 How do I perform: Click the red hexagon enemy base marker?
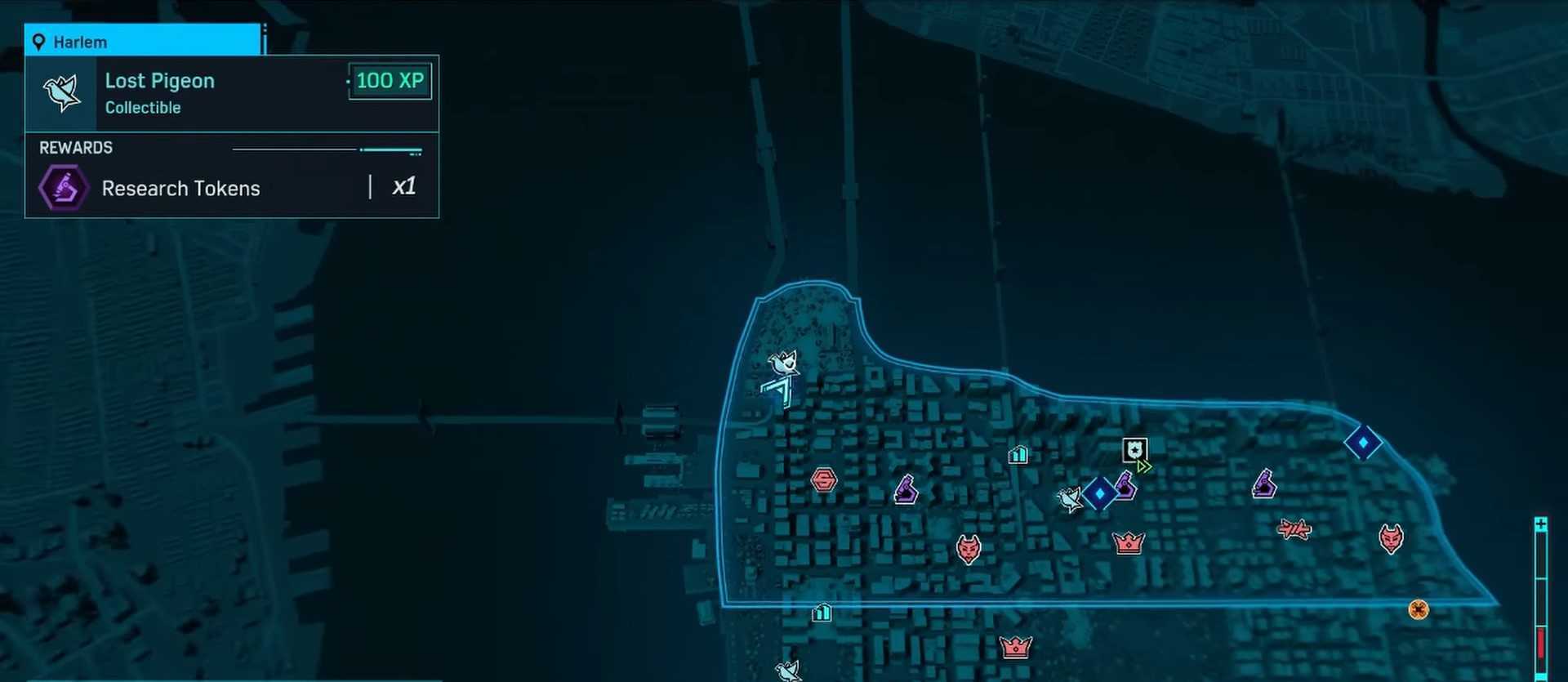(x=824, y=479)
